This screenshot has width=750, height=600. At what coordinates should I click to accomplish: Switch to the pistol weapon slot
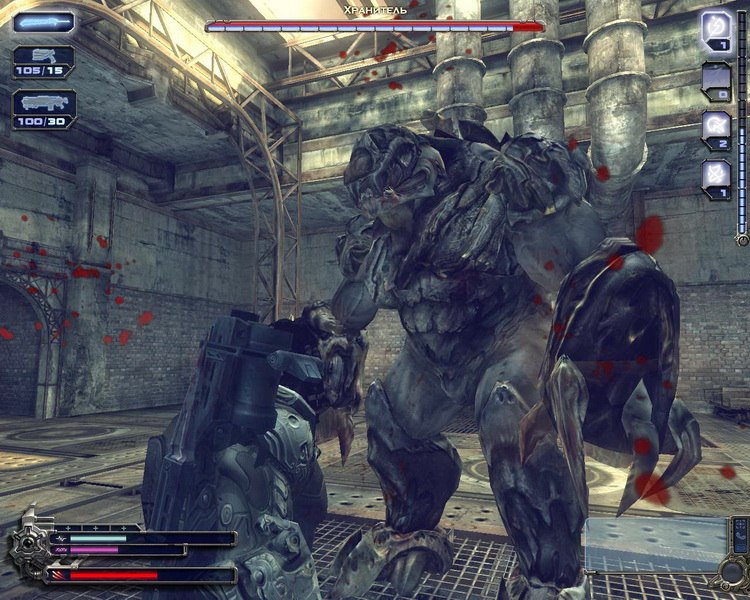(43, 60)
